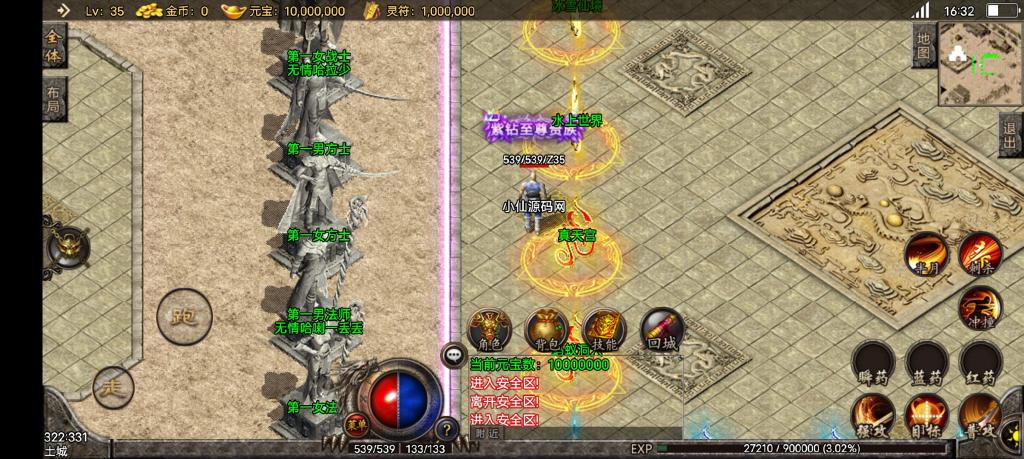Use the 普攻 normal attack button
1024x459 pixels.
[980, 414]
